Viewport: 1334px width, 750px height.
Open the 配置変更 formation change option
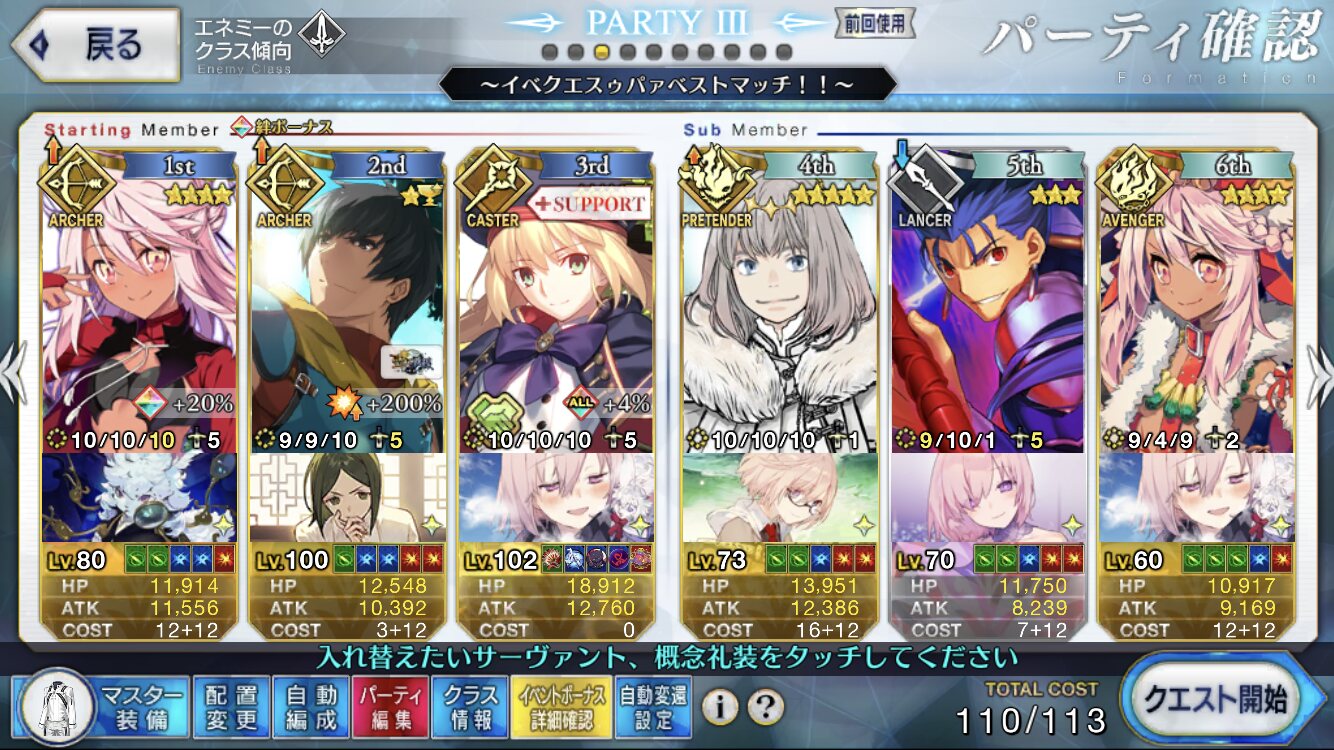(229, 706)
